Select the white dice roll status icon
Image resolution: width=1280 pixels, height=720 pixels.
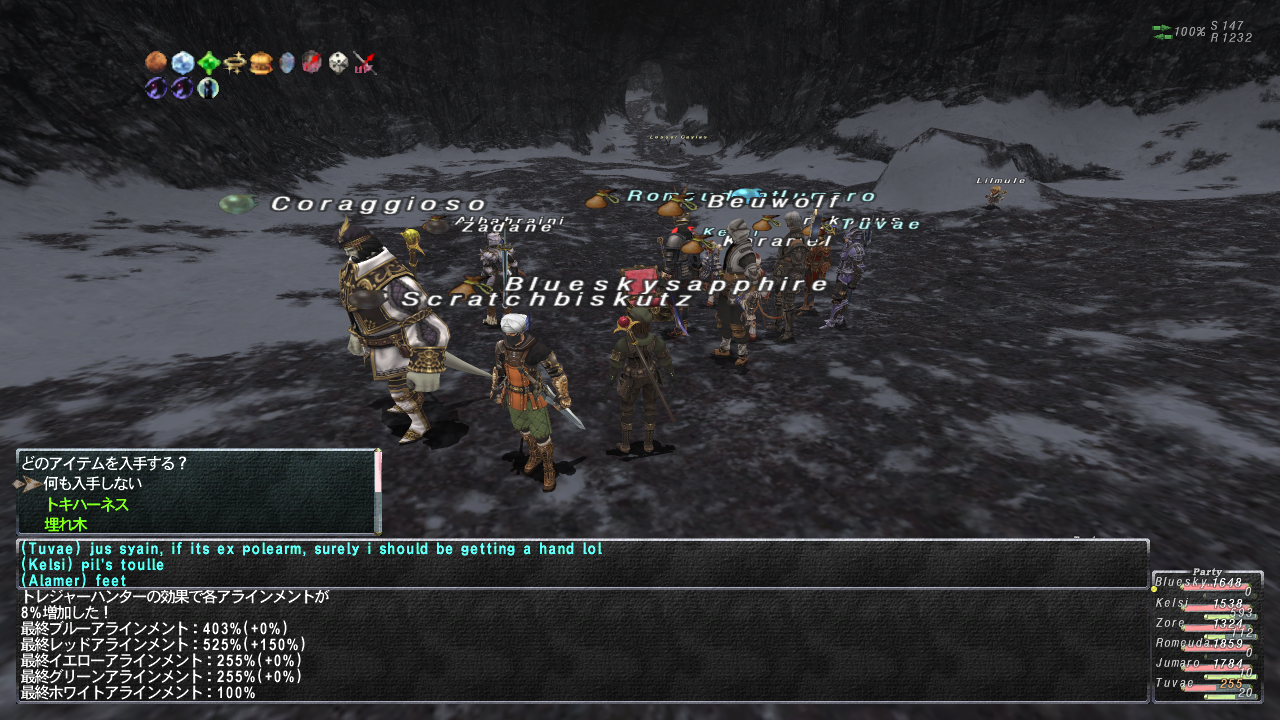click(x=339, y=64)
